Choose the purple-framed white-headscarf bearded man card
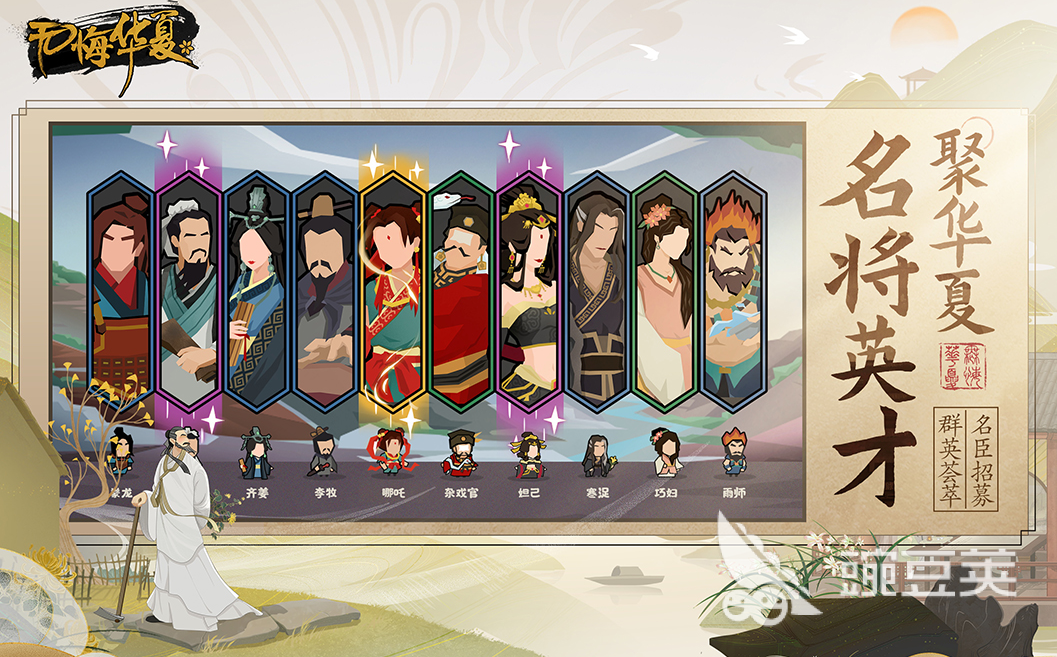This screenshot has height=657, width=1057. (x=189, y=290)
